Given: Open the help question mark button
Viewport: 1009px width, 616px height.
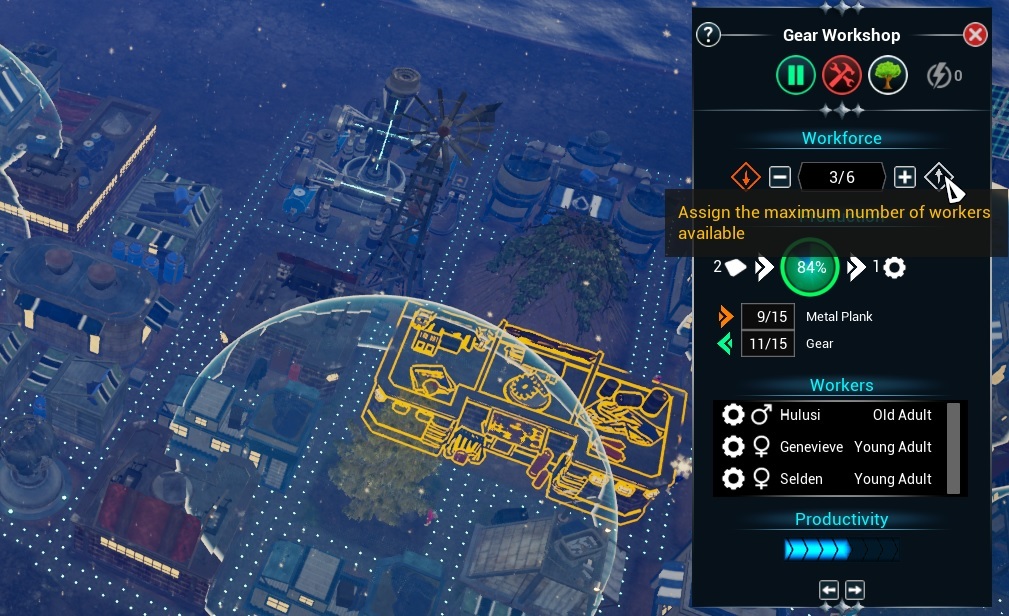Looking at the screenshot, I should click(708, 35).
